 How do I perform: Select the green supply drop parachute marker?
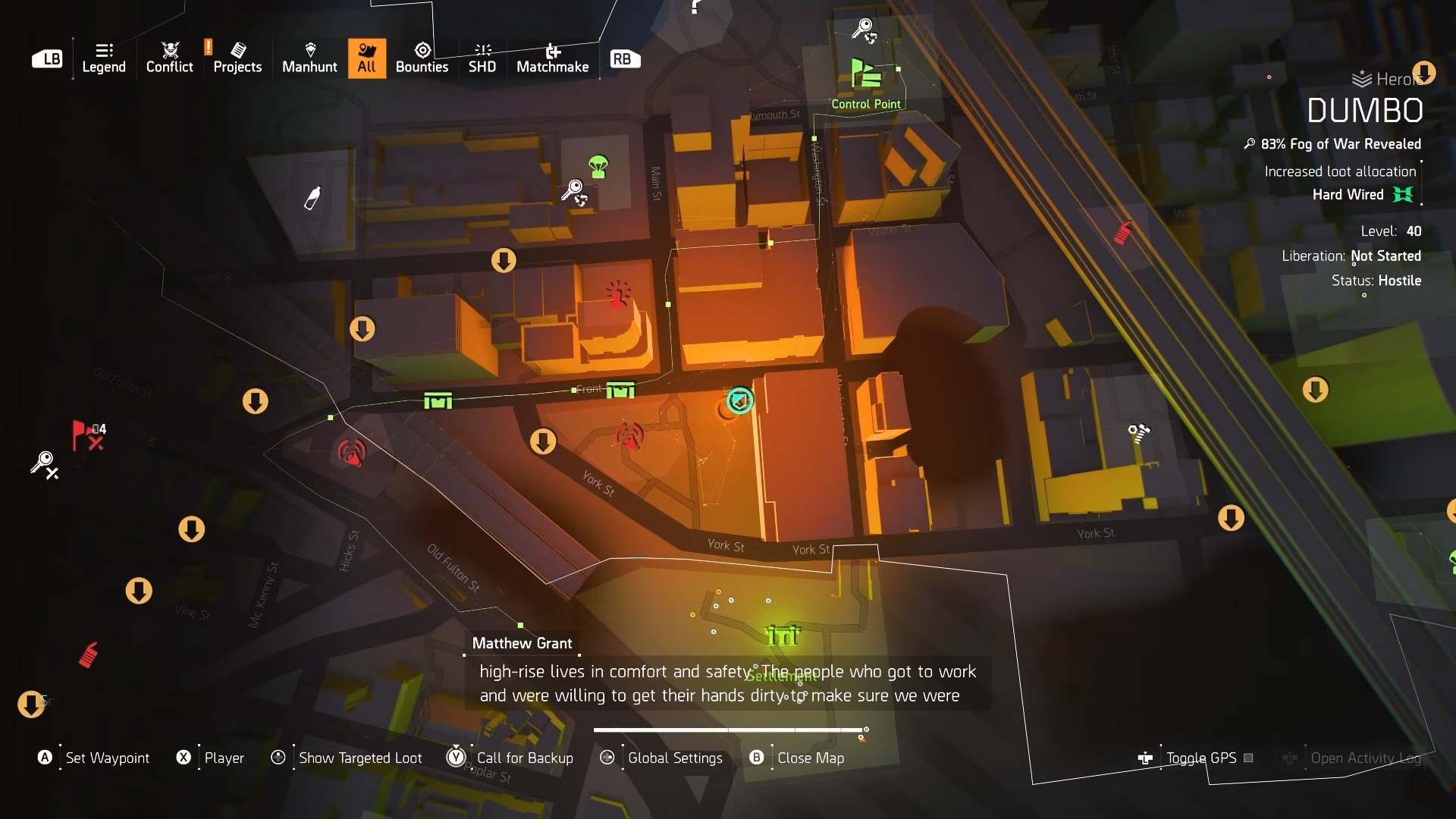pos(598,166)
